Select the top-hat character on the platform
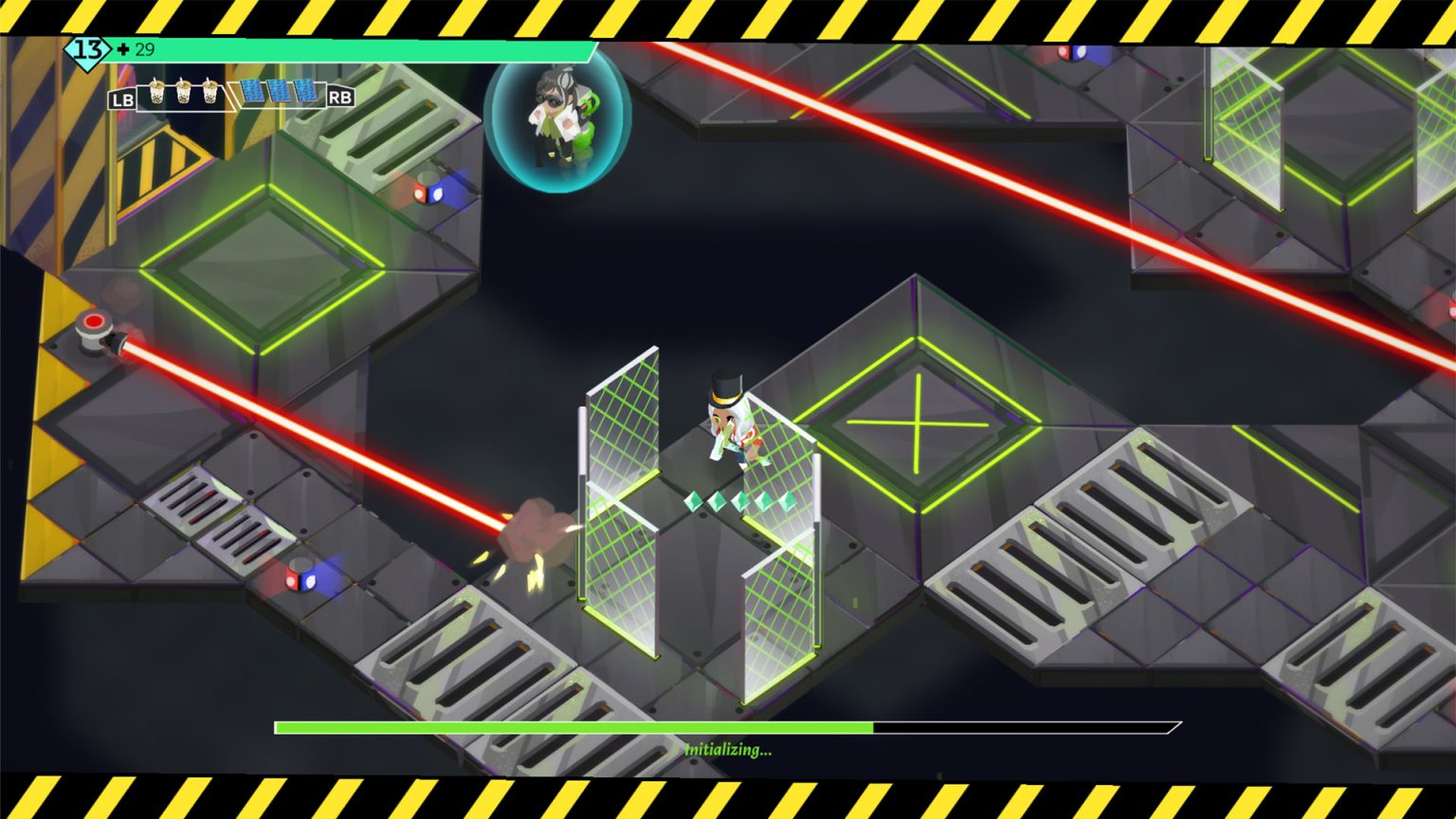The height and width of the screenshot is (819, 1456). point(728,427)
